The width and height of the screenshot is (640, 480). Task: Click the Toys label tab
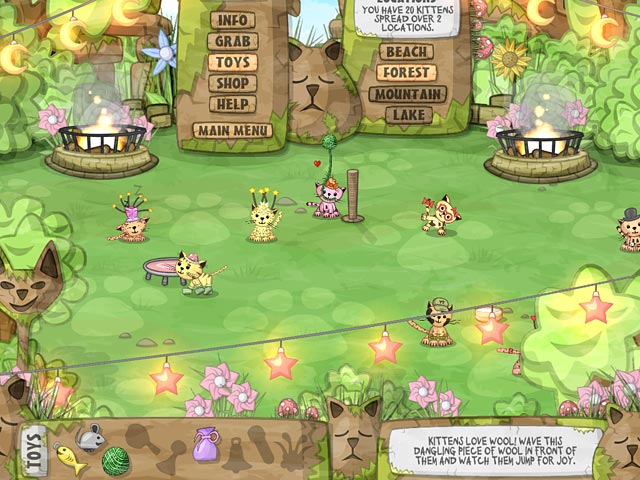tap(32, 450)
